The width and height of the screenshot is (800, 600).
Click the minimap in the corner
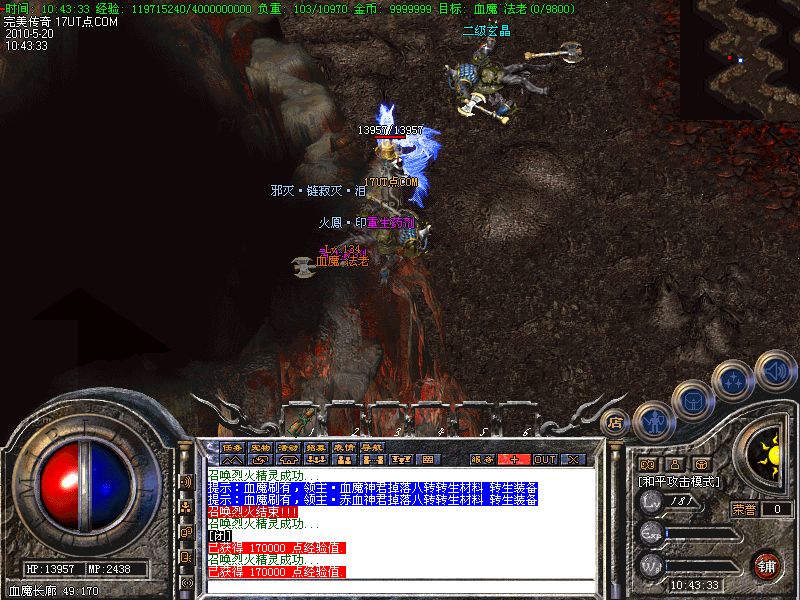739,59
